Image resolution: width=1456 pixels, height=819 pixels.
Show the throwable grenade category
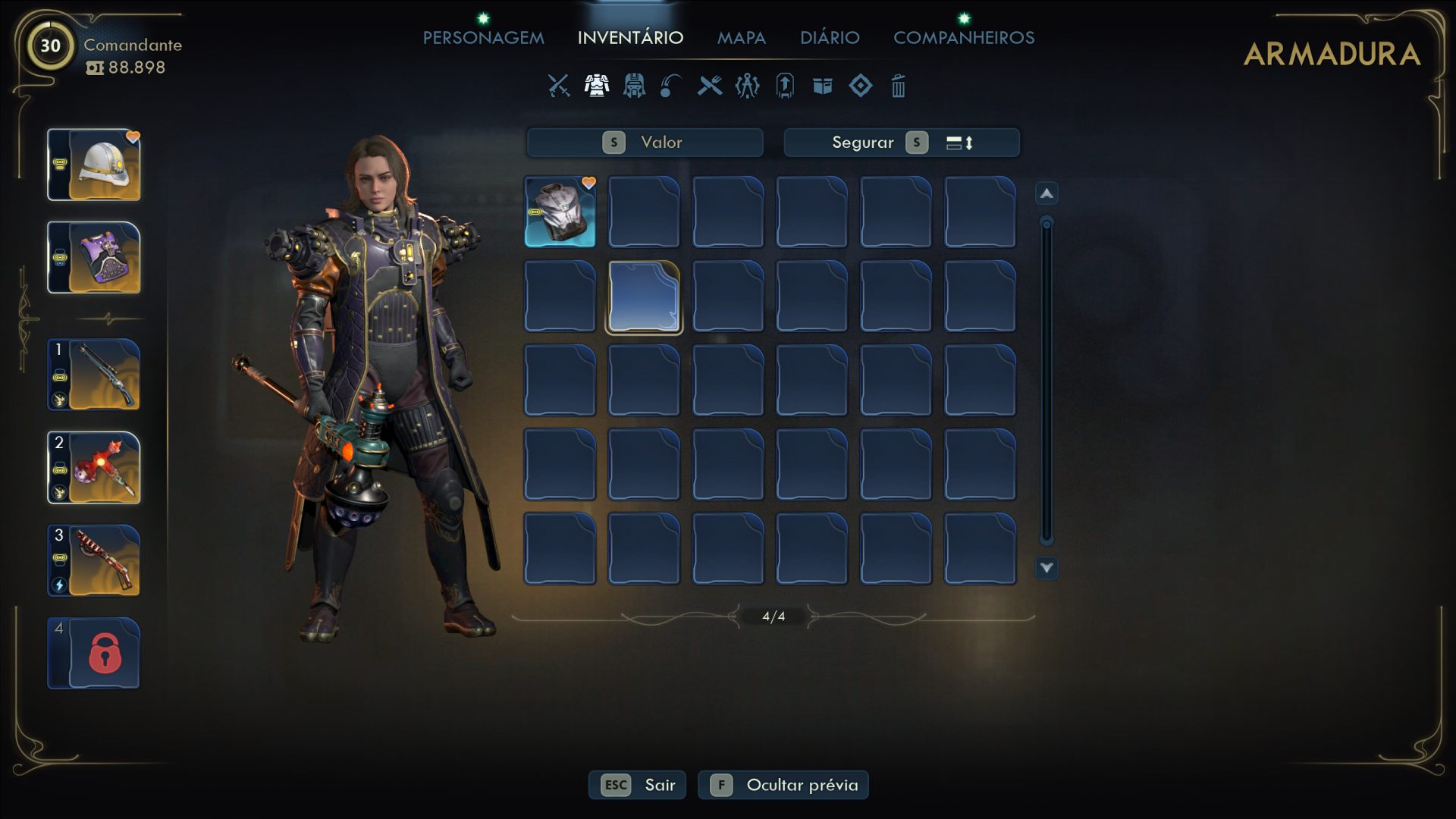click(671, 86)
